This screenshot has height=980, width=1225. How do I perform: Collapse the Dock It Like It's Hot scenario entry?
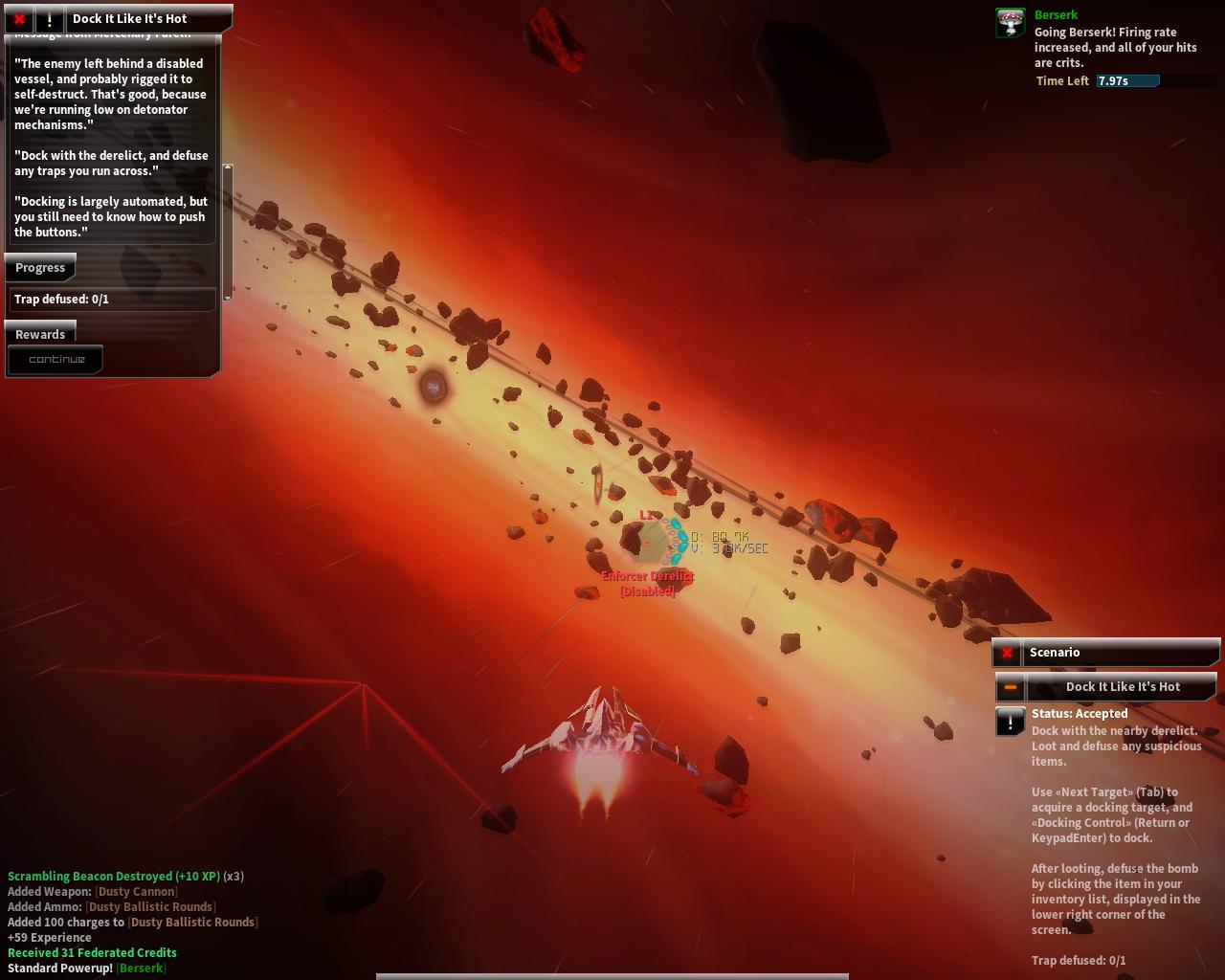pyautogui.click(x=1010, y=687)
